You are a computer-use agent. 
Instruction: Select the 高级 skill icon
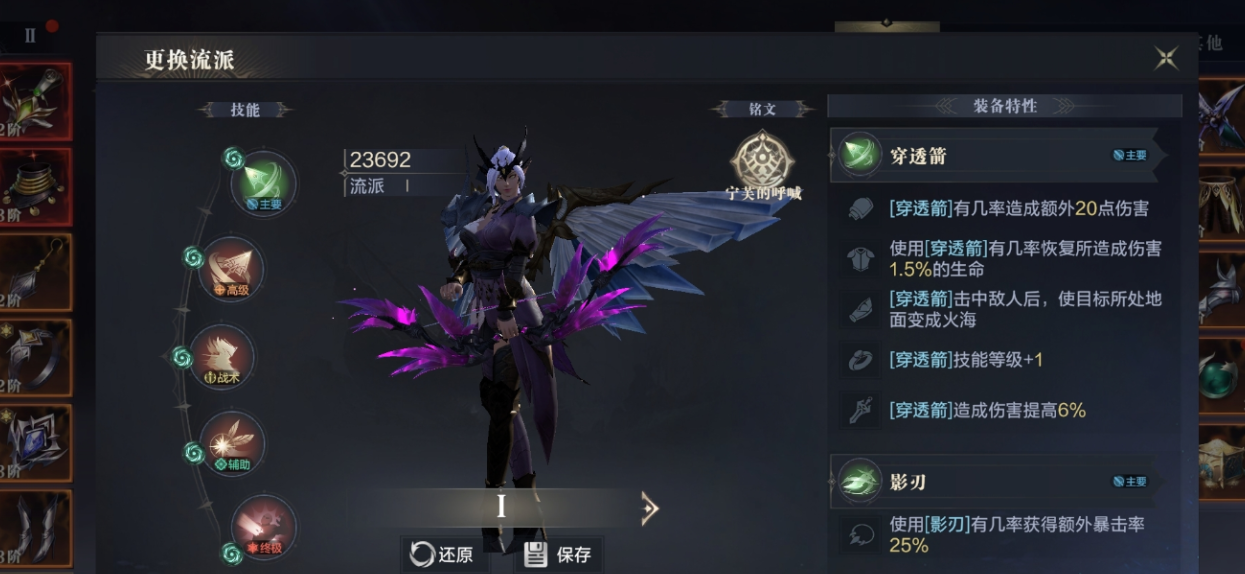point(231,268)
